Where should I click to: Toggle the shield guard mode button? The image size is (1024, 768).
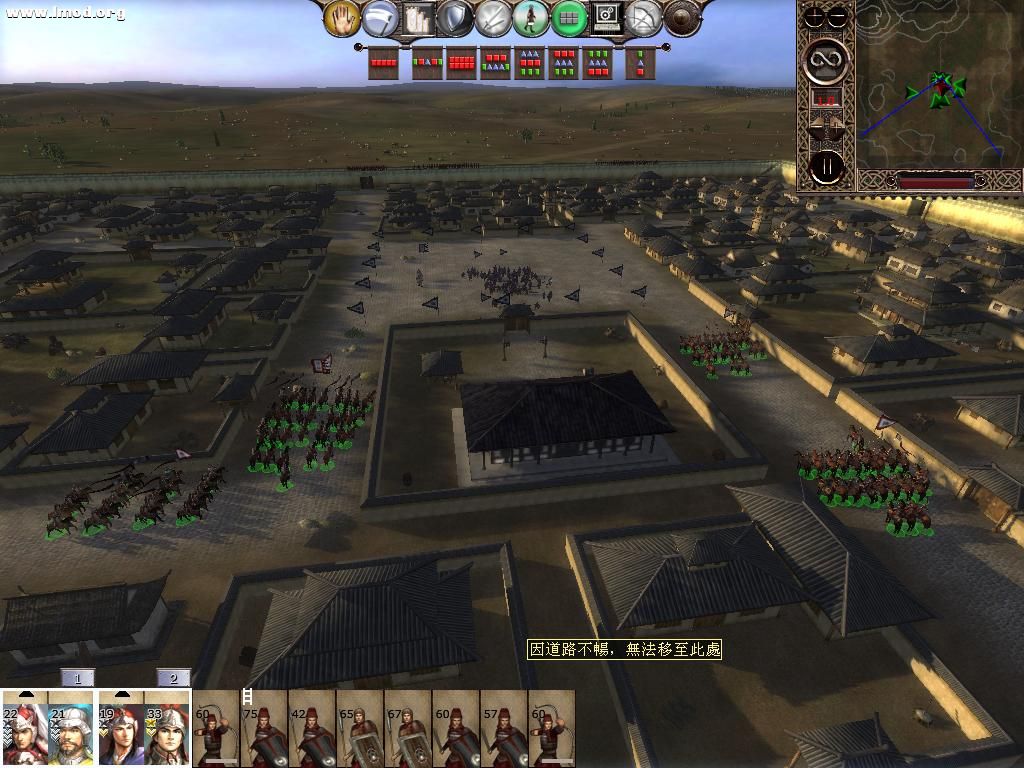455,18
